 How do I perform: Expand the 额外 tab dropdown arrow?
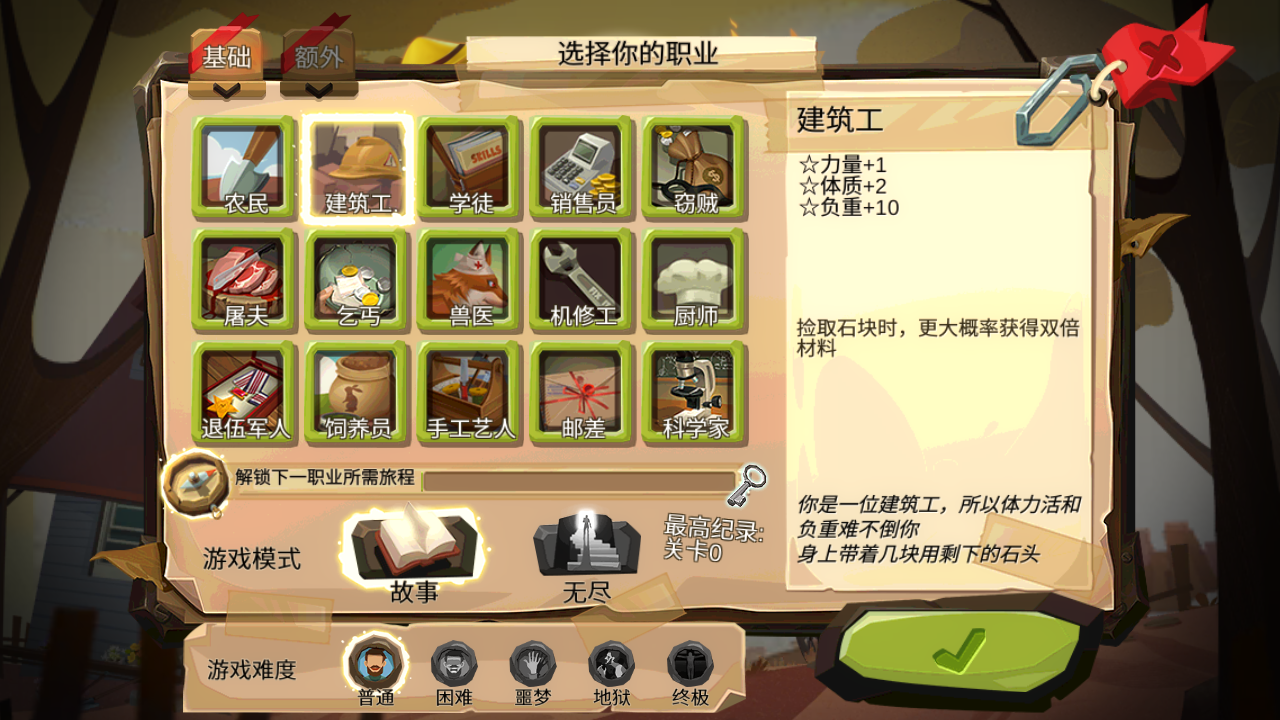[x=319, y=89]
